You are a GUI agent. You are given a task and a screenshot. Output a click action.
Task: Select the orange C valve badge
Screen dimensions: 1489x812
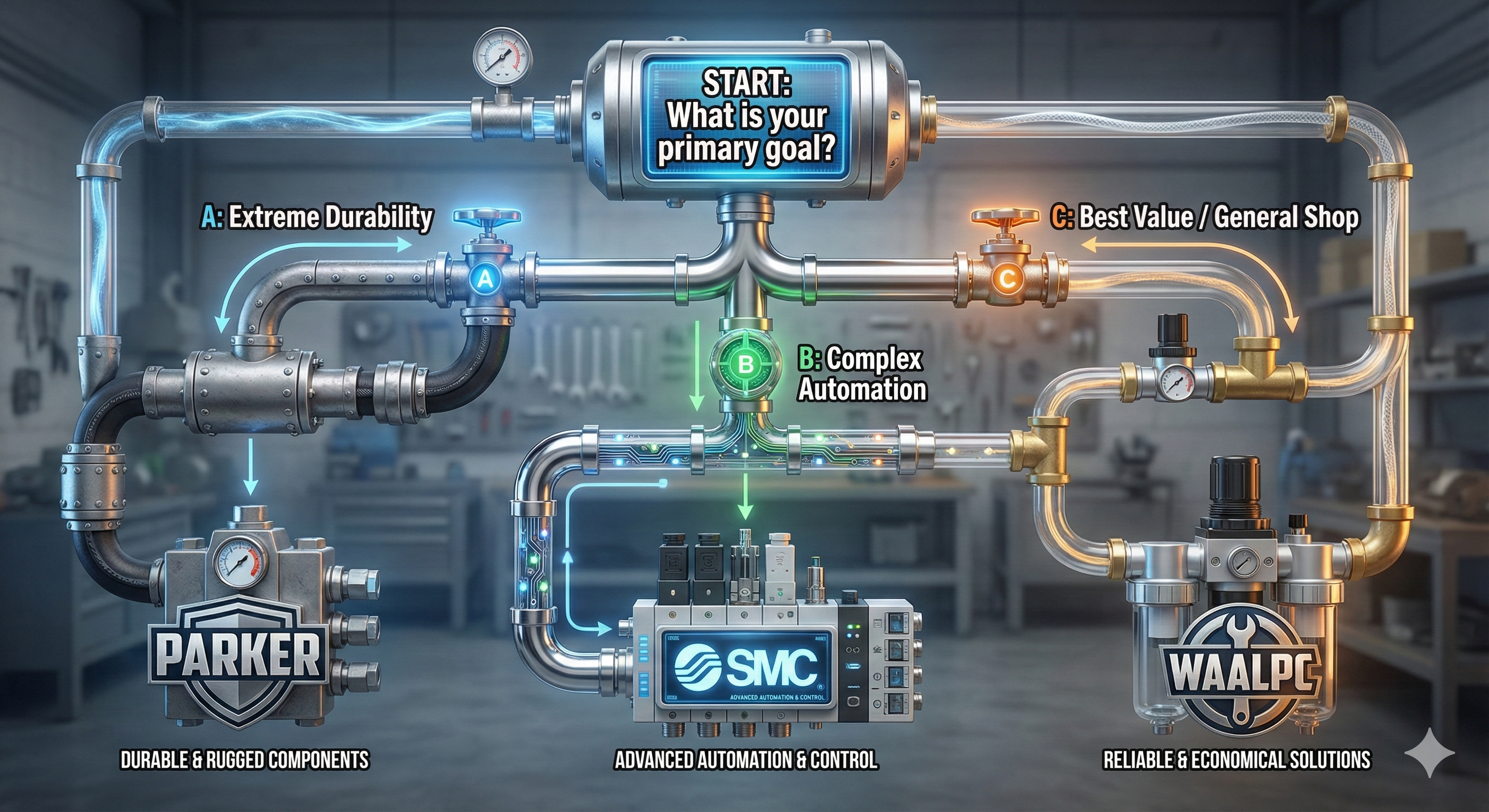tap(1006, 280)
